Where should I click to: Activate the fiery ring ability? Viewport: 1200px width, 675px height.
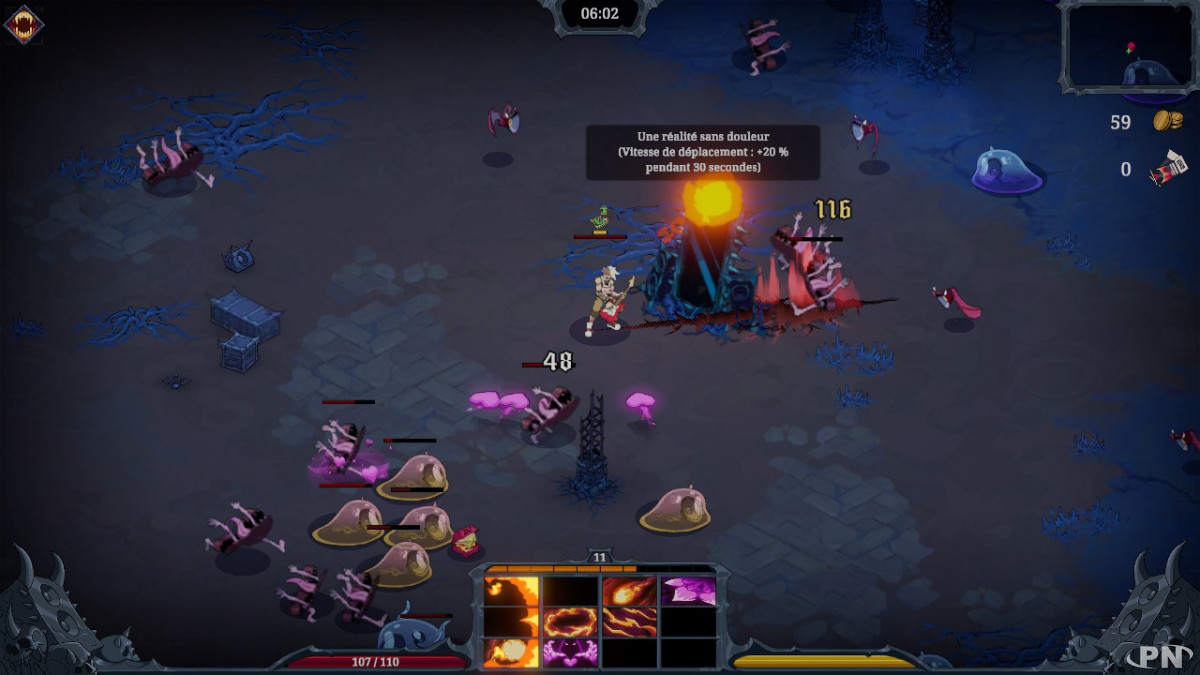570,622
